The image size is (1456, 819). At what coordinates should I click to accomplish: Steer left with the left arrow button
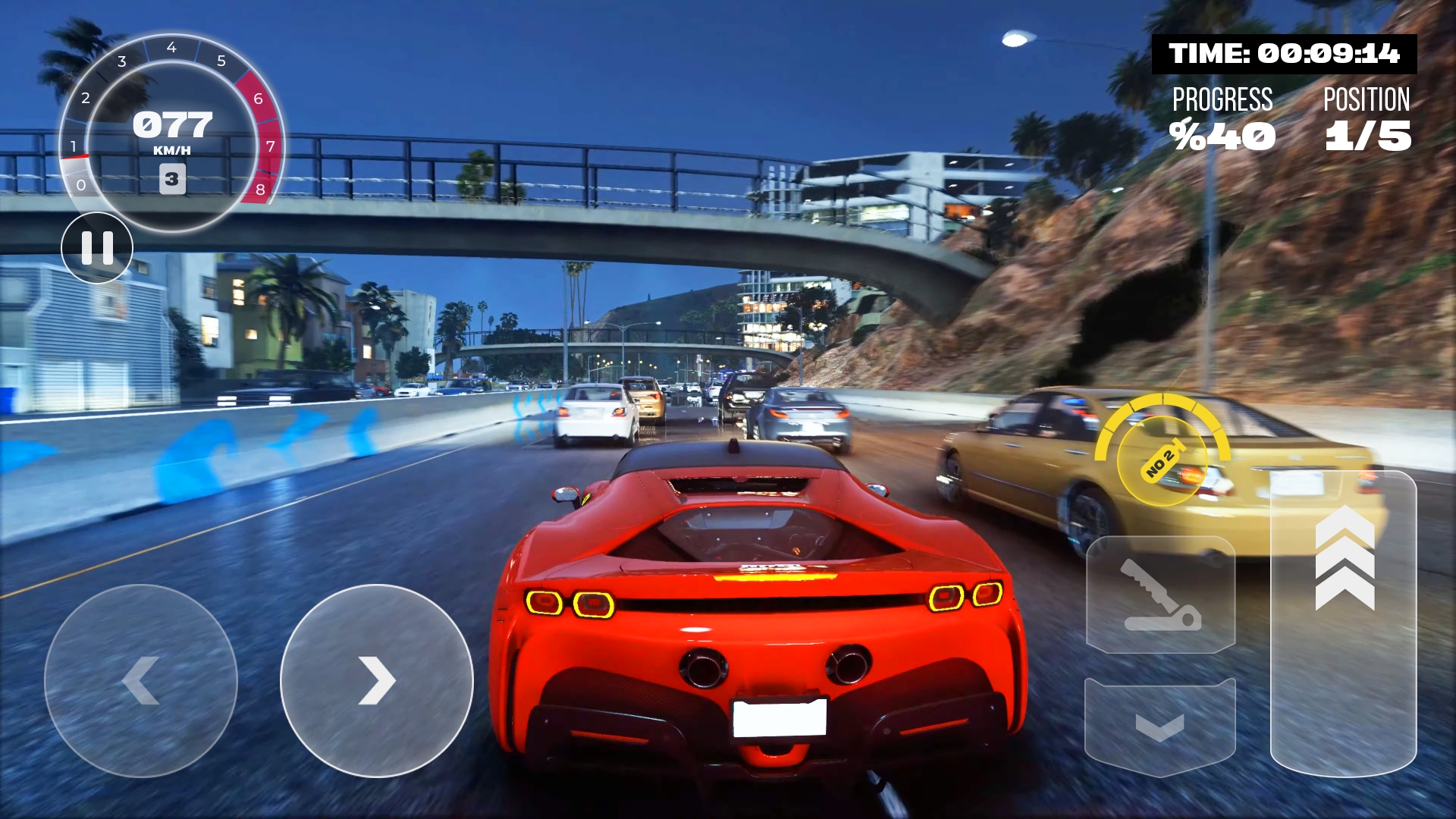141,680
